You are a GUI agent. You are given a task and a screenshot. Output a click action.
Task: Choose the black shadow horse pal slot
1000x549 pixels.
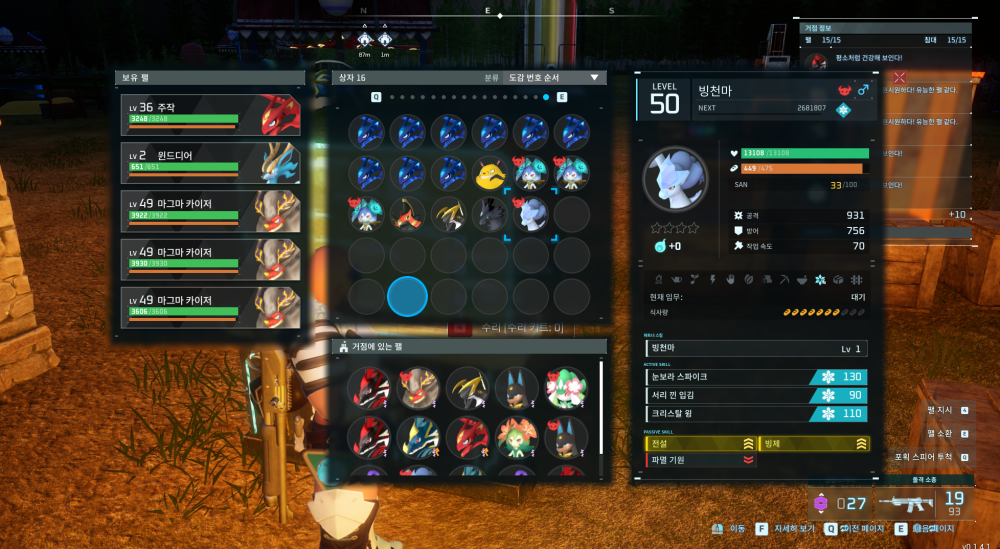[489, 213]
